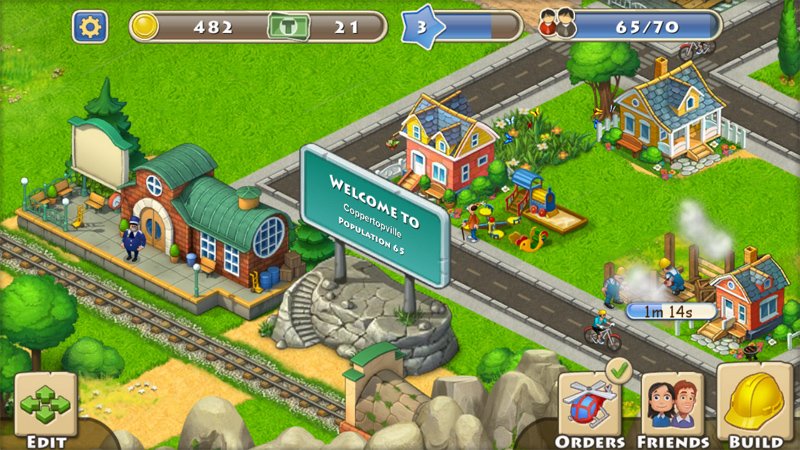Tap the gold coin icon

point(147,26)
